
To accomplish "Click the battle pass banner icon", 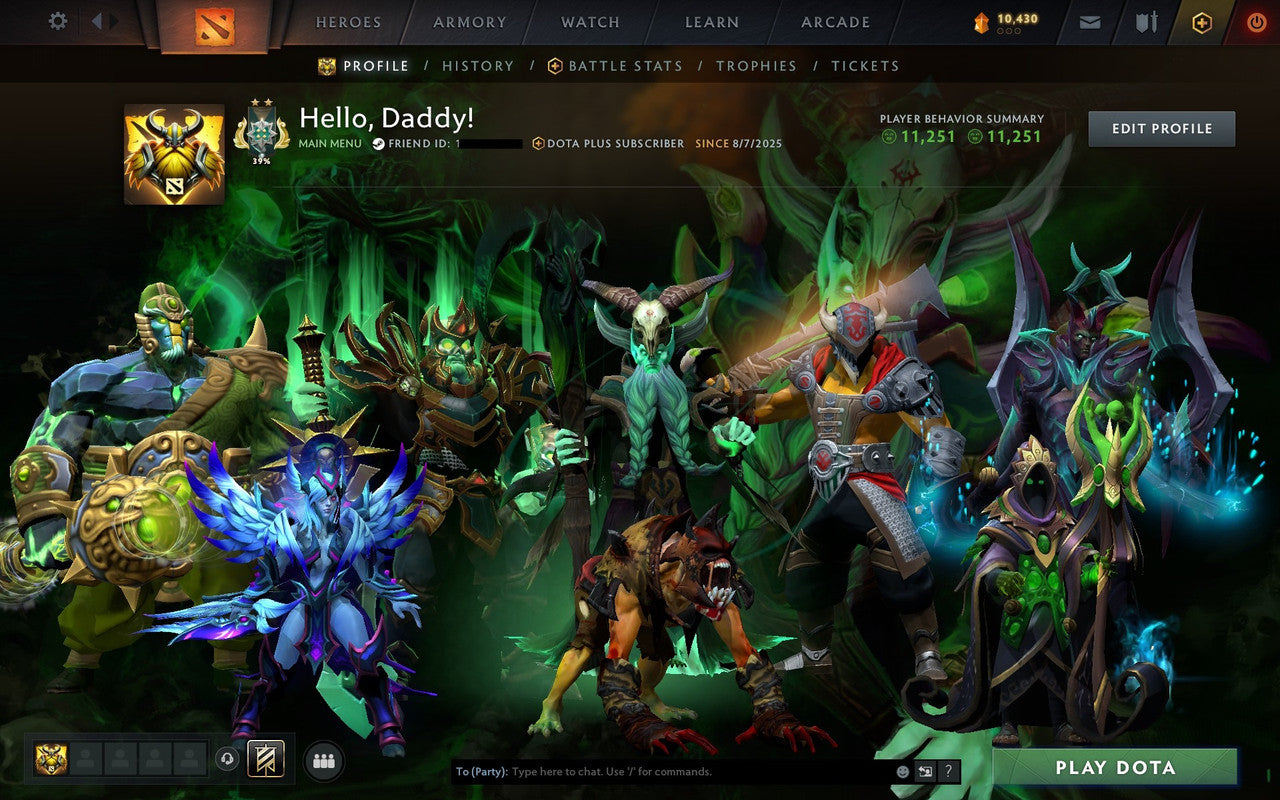I will click(266, 760).
